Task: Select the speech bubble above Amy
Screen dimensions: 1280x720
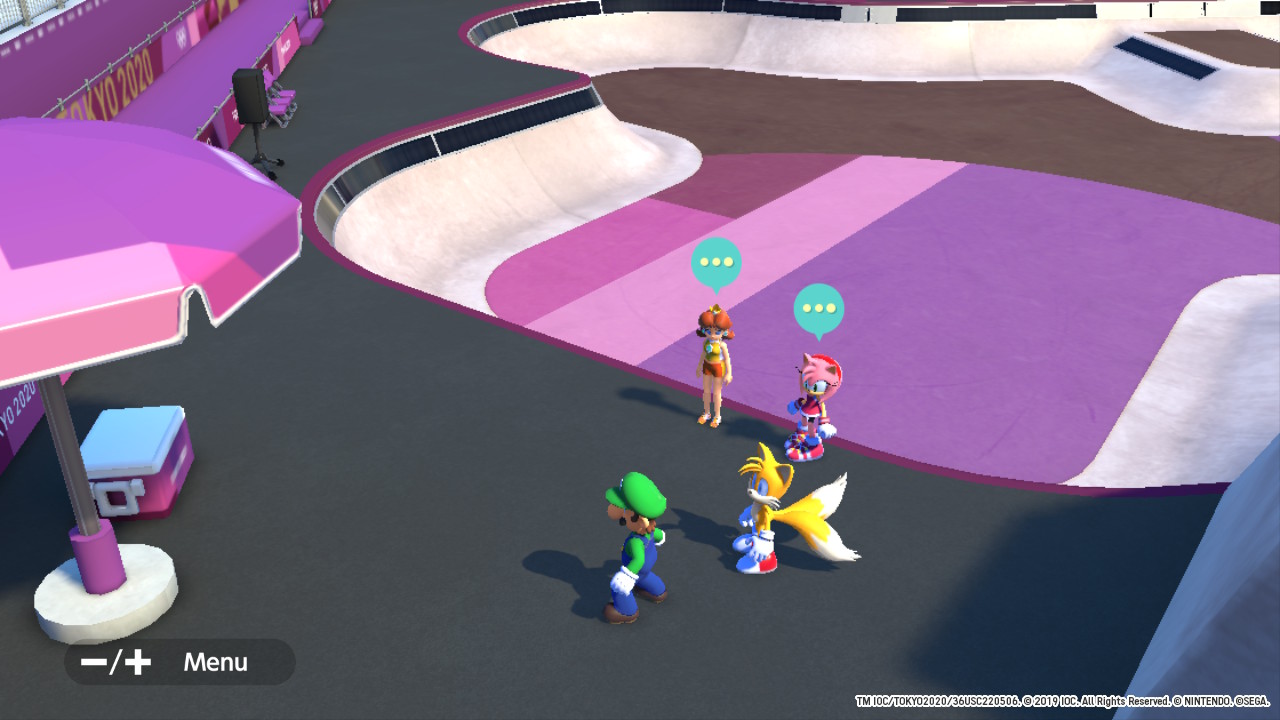Action: point(819,309)
